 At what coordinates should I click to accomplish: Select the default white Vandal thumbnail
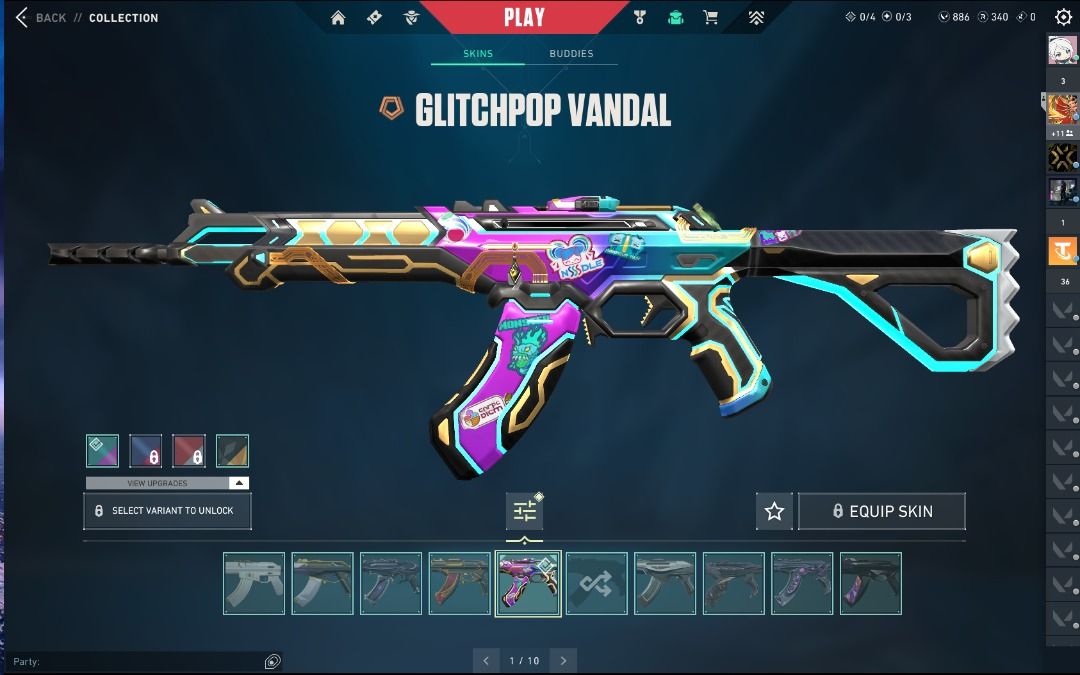254,583
